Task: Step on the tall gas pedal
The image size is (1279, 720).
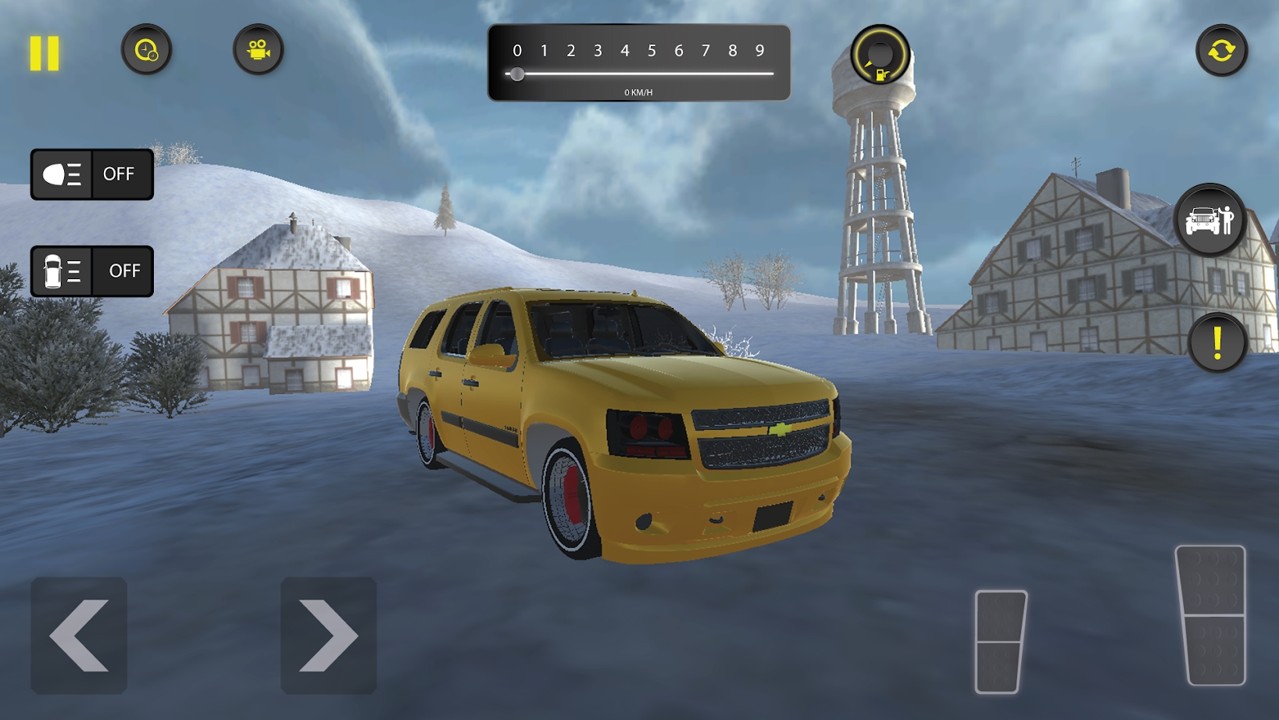Action: [1210, 615]
